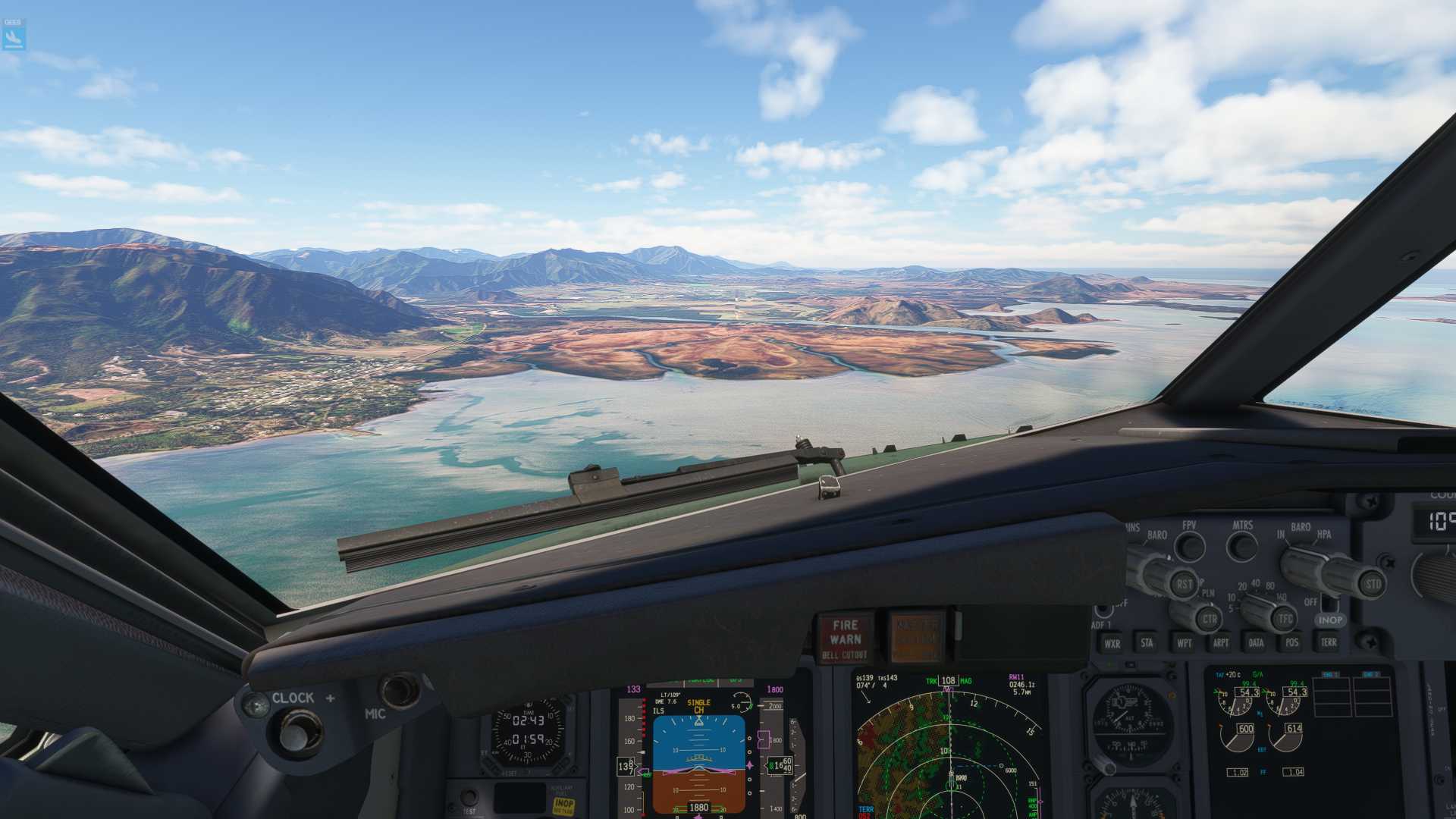Toggle the WXR weather radar button

[1112, 643]
